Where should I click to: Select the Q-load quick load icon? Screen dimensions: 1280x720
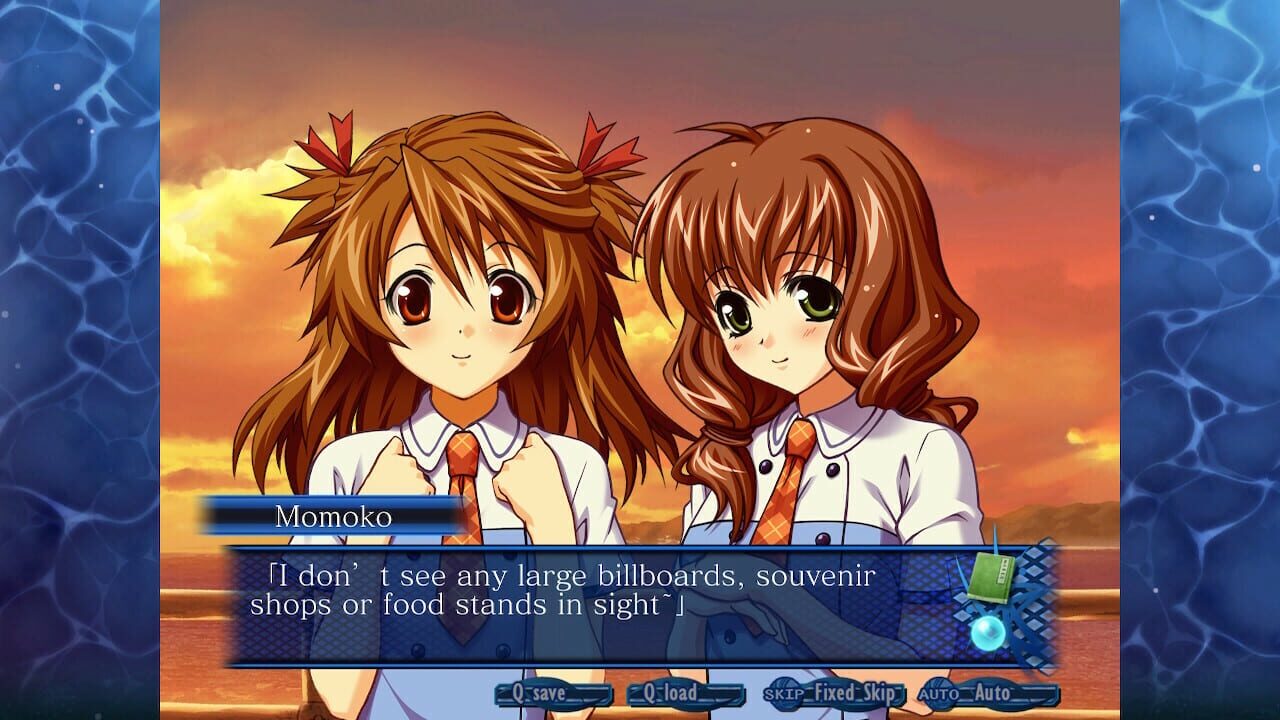[681, 690]
